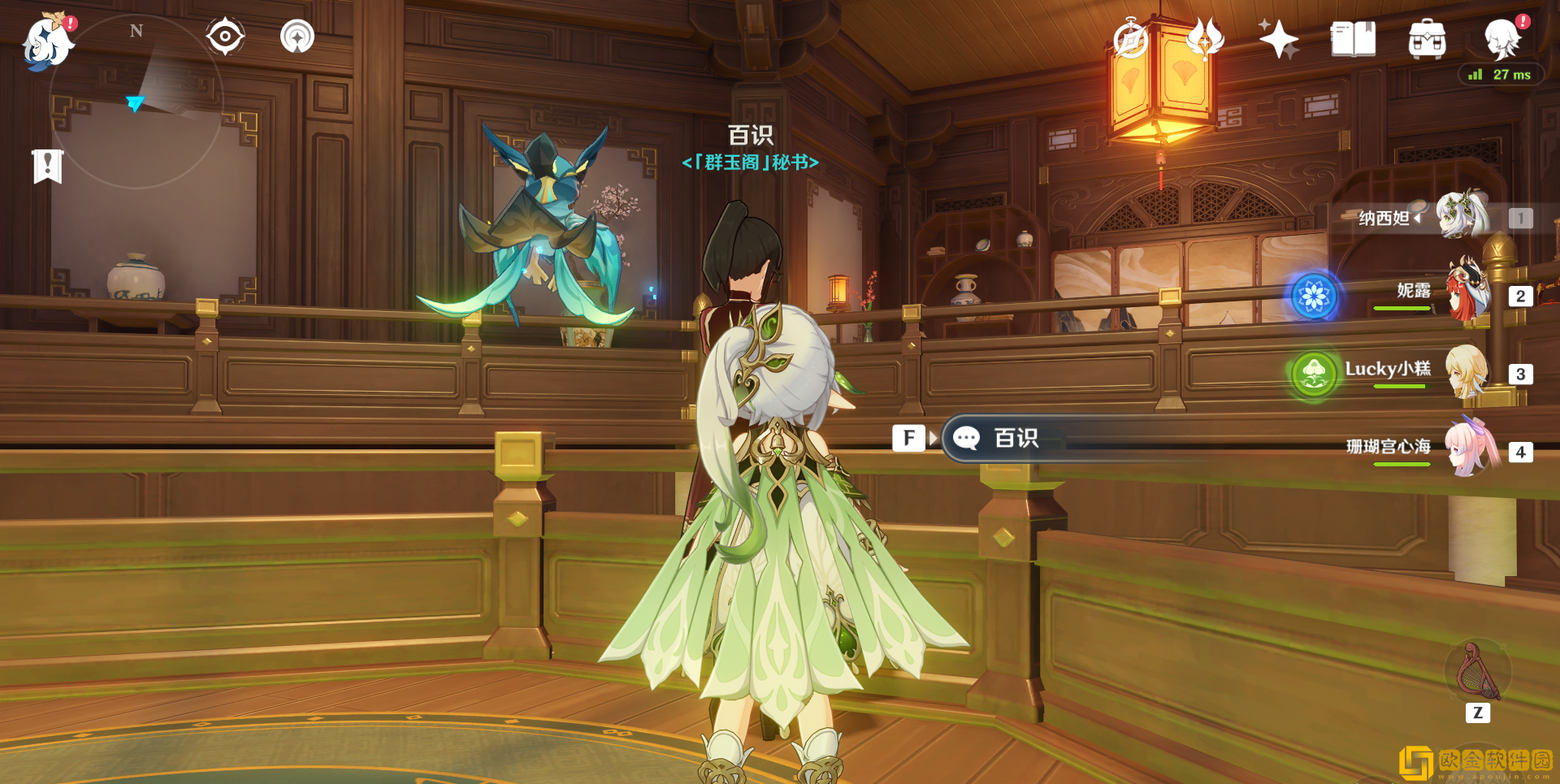Select party member 纳西妲
1560x784 pixels.
pyautogui.click(x=1462, y=217)
